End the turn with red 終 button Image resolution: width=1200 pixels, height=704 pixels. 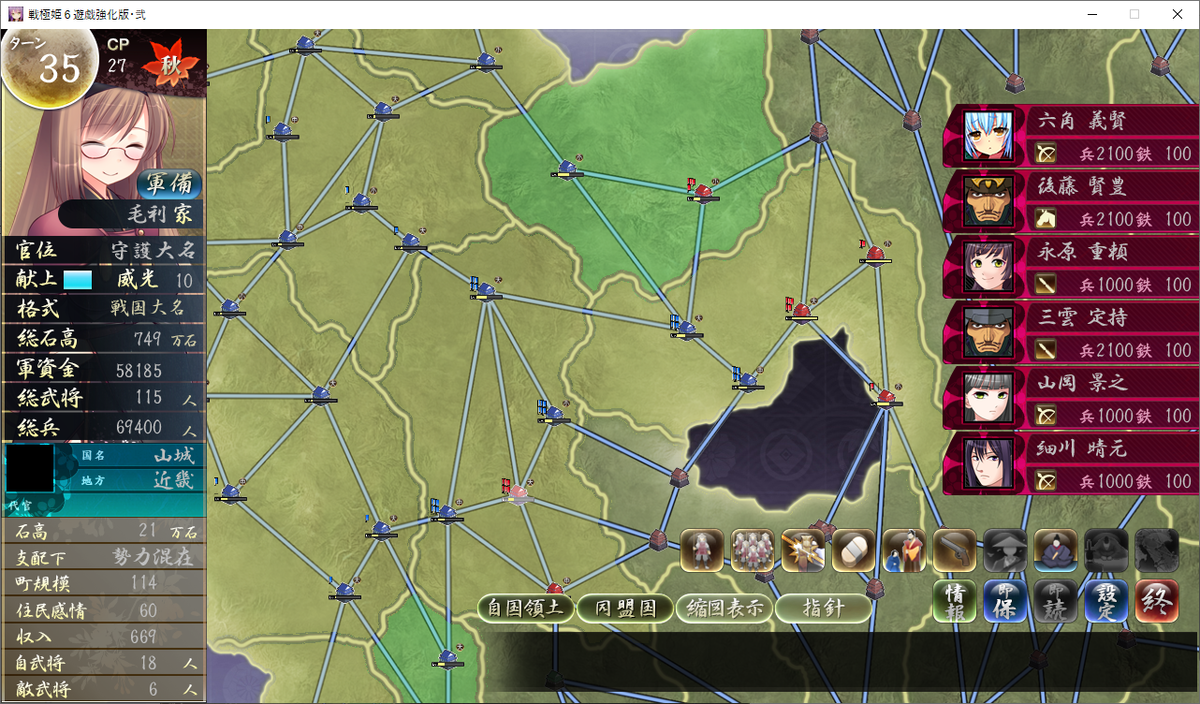[x=1157, y=601]
